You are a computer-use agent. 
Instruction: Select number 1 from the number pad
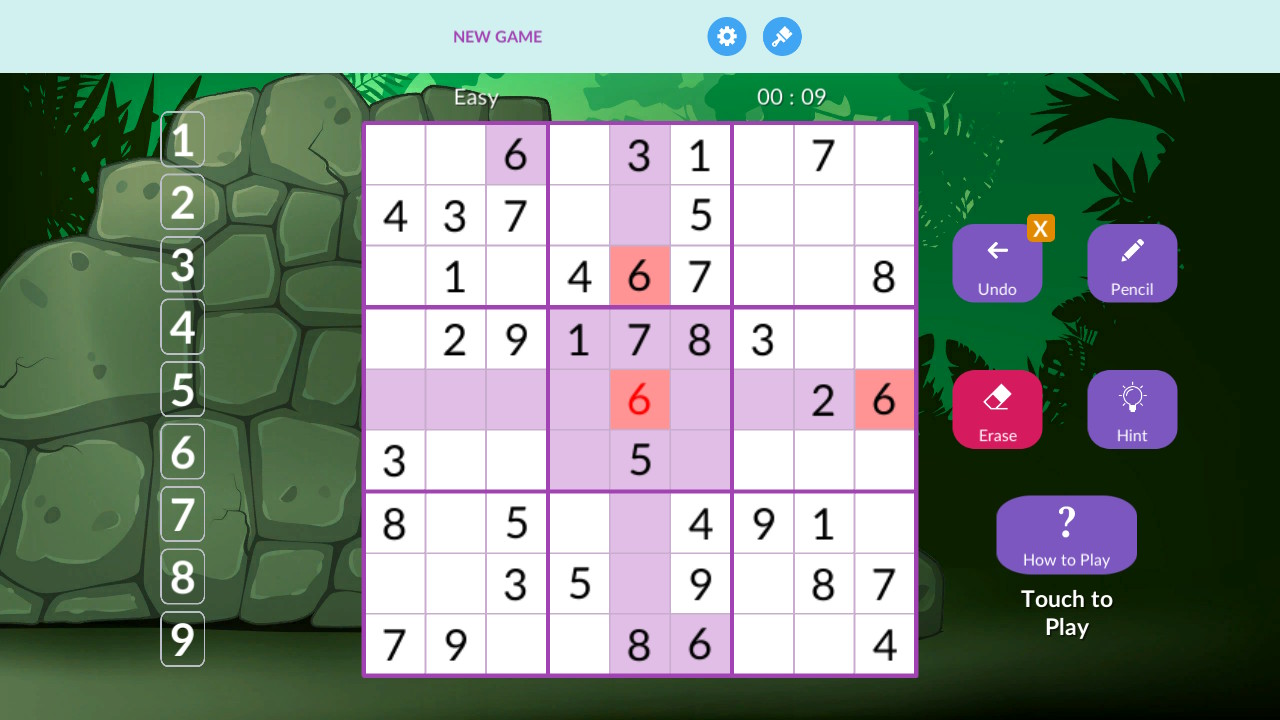[182, 139]
